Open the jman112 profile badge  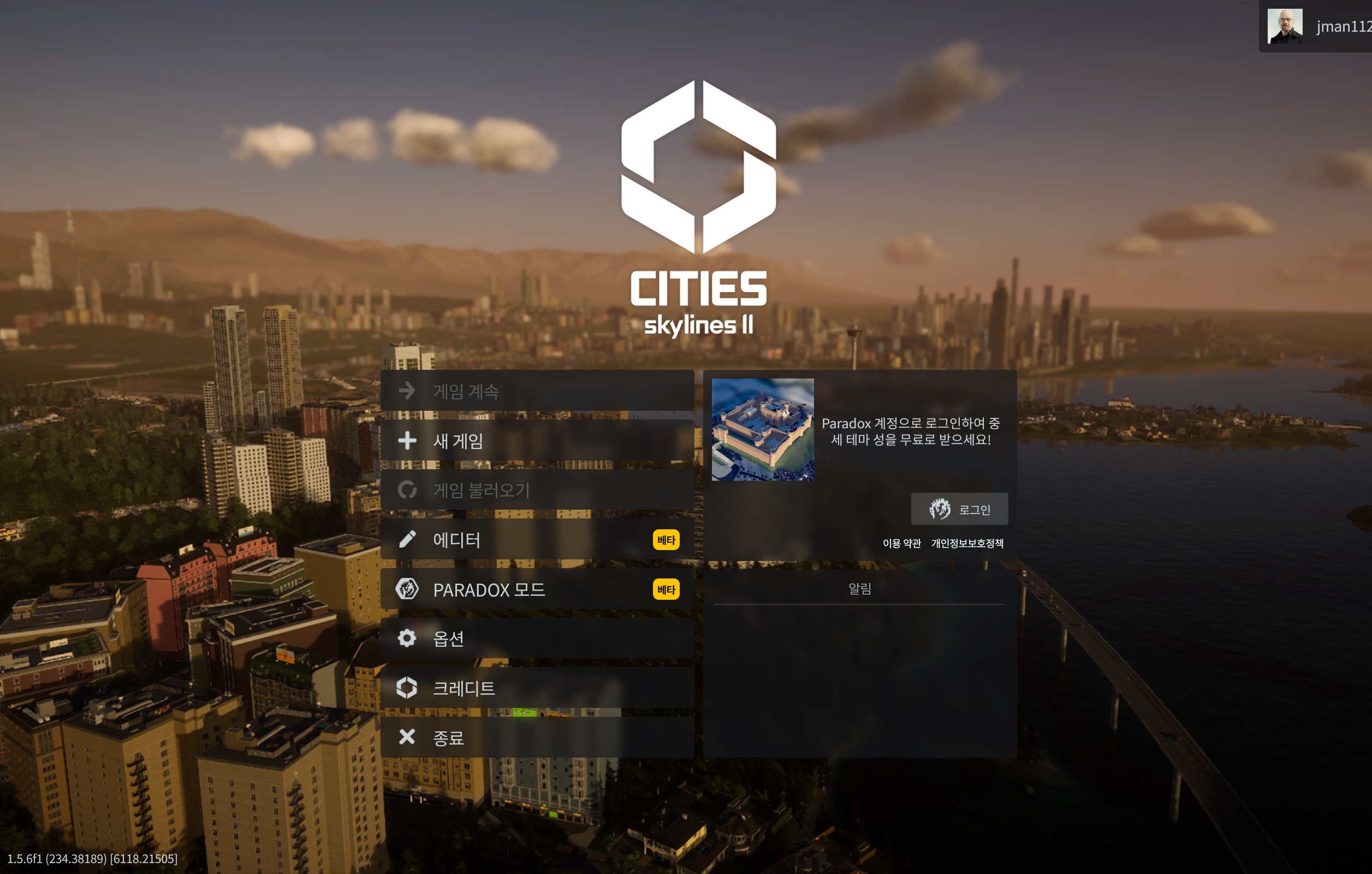tap(1317, 26)
